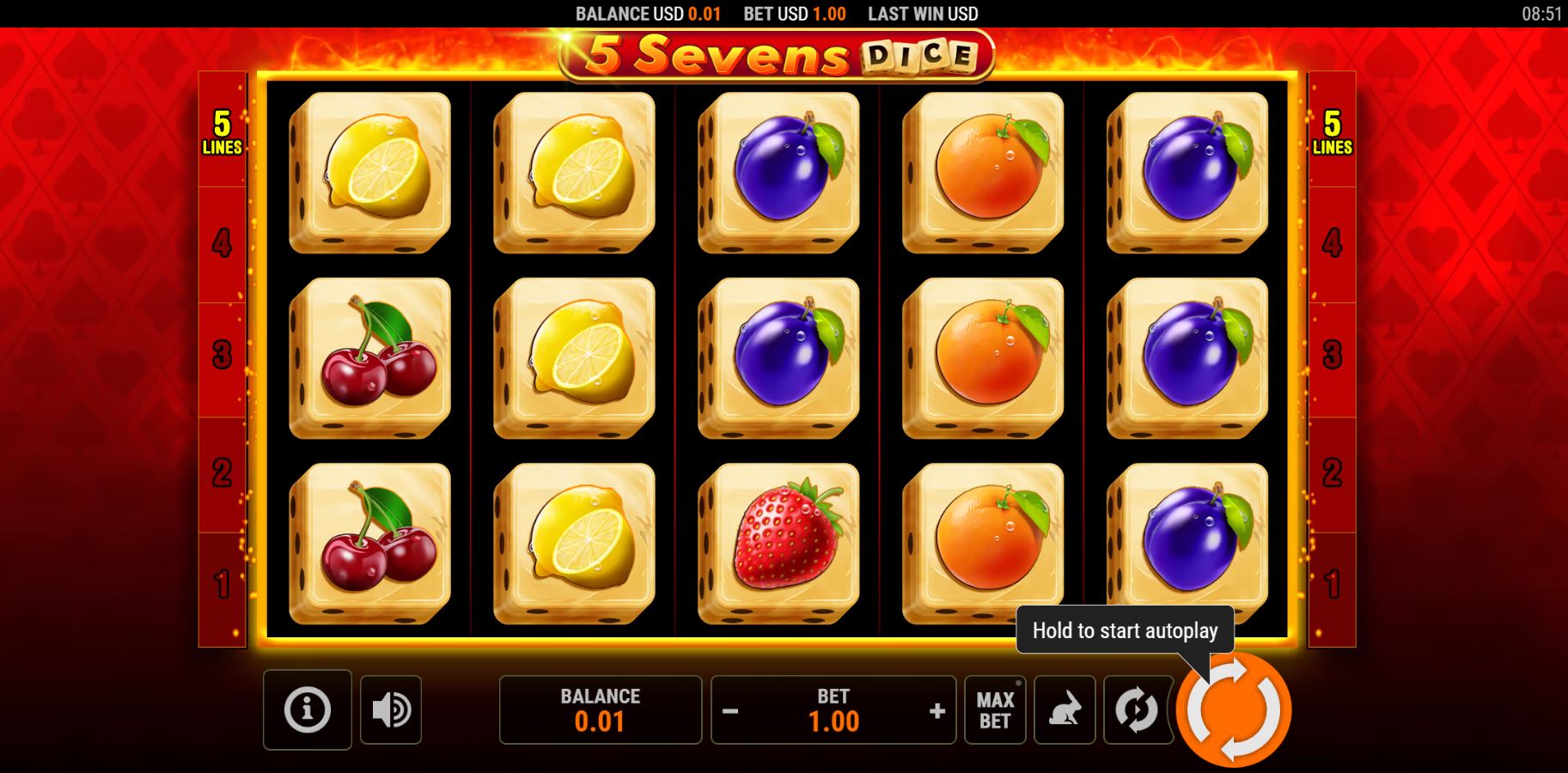This screenshot has height=773, width=1568.
Task: Open the game info paytable
Action: coord(307,710)
